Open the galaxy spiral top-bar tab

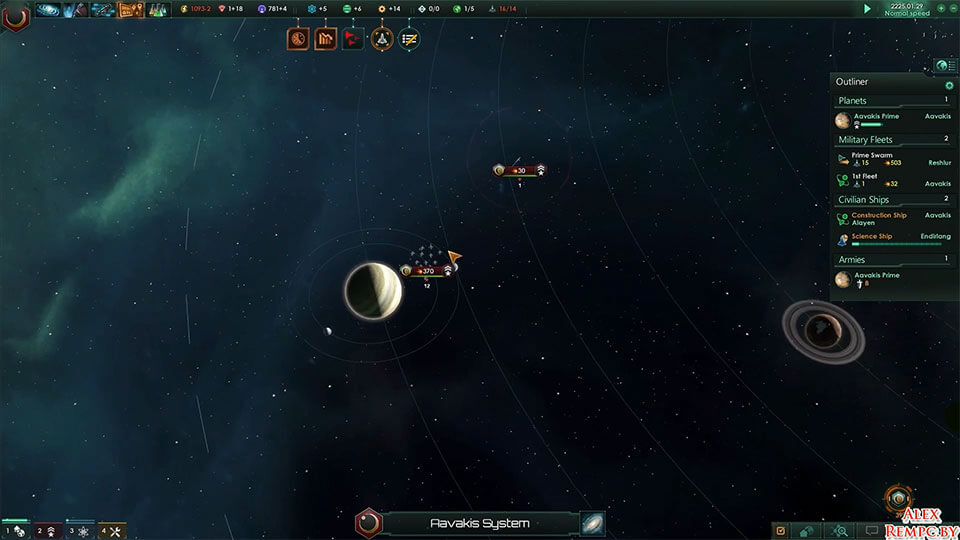pyautogui.click(x=48, y=10)
